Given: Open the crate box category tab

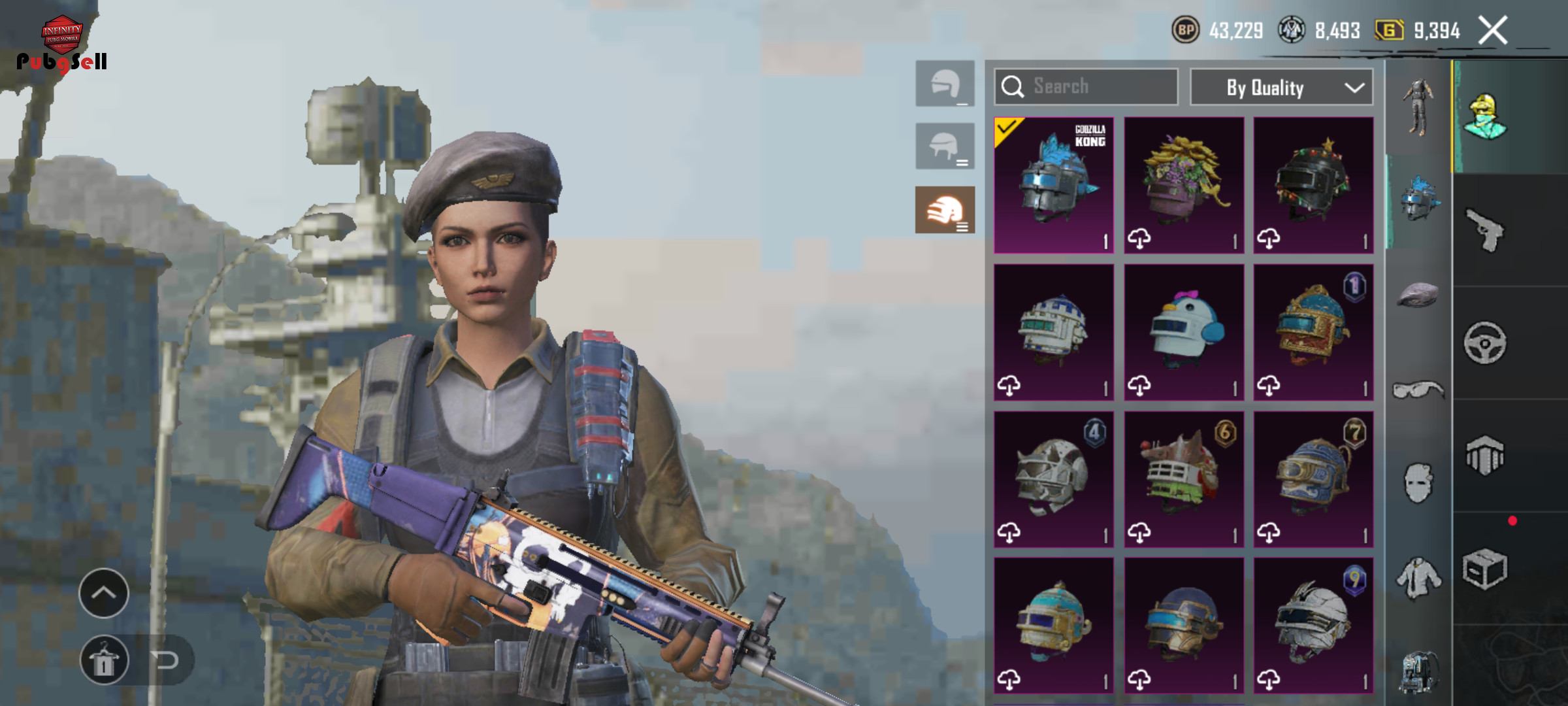Looking at the screenshot, I should 1485,569.
